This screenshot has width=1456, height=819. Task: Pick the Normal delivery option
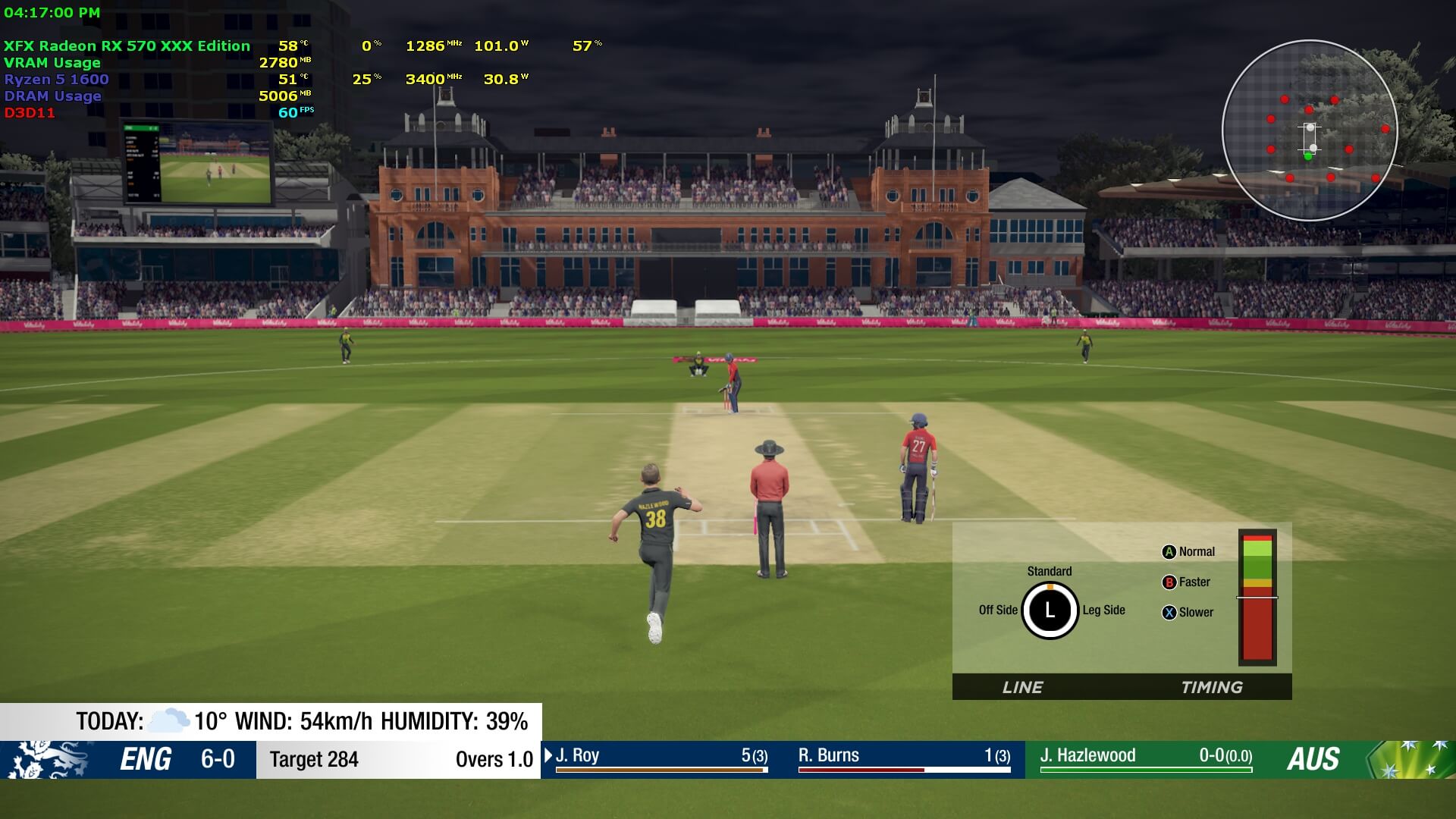(x=1188, y=552)
